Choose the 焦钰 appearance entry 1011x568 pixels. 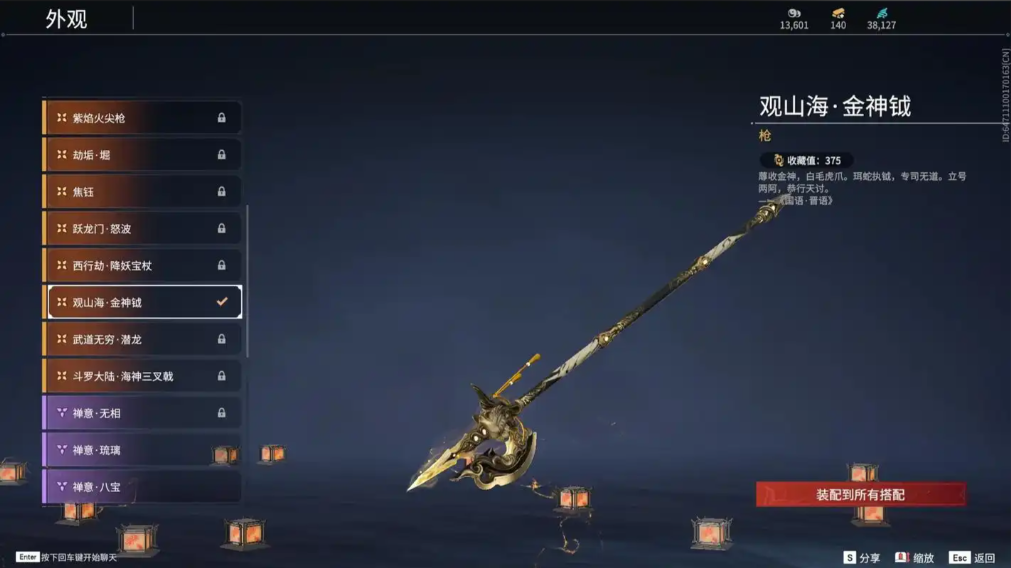pos(142,192)
